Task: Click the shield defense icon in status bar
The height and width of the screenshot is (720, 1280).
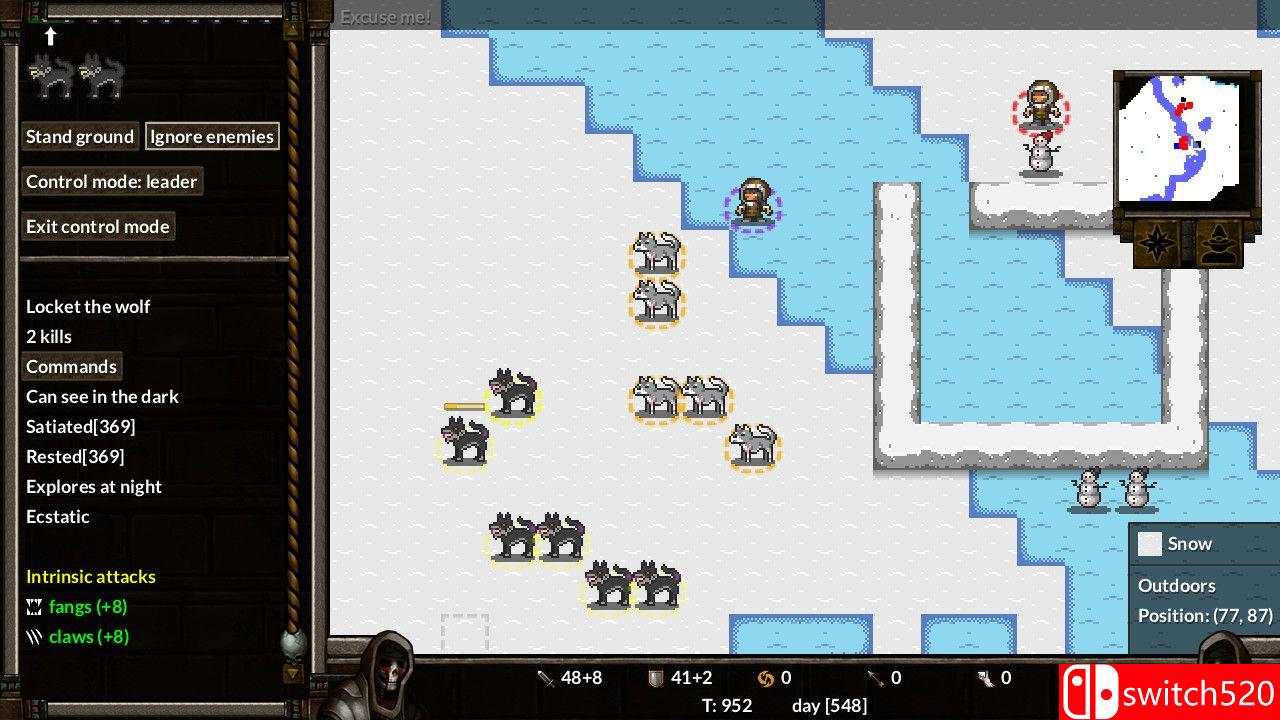Action: tap(655, 678)
